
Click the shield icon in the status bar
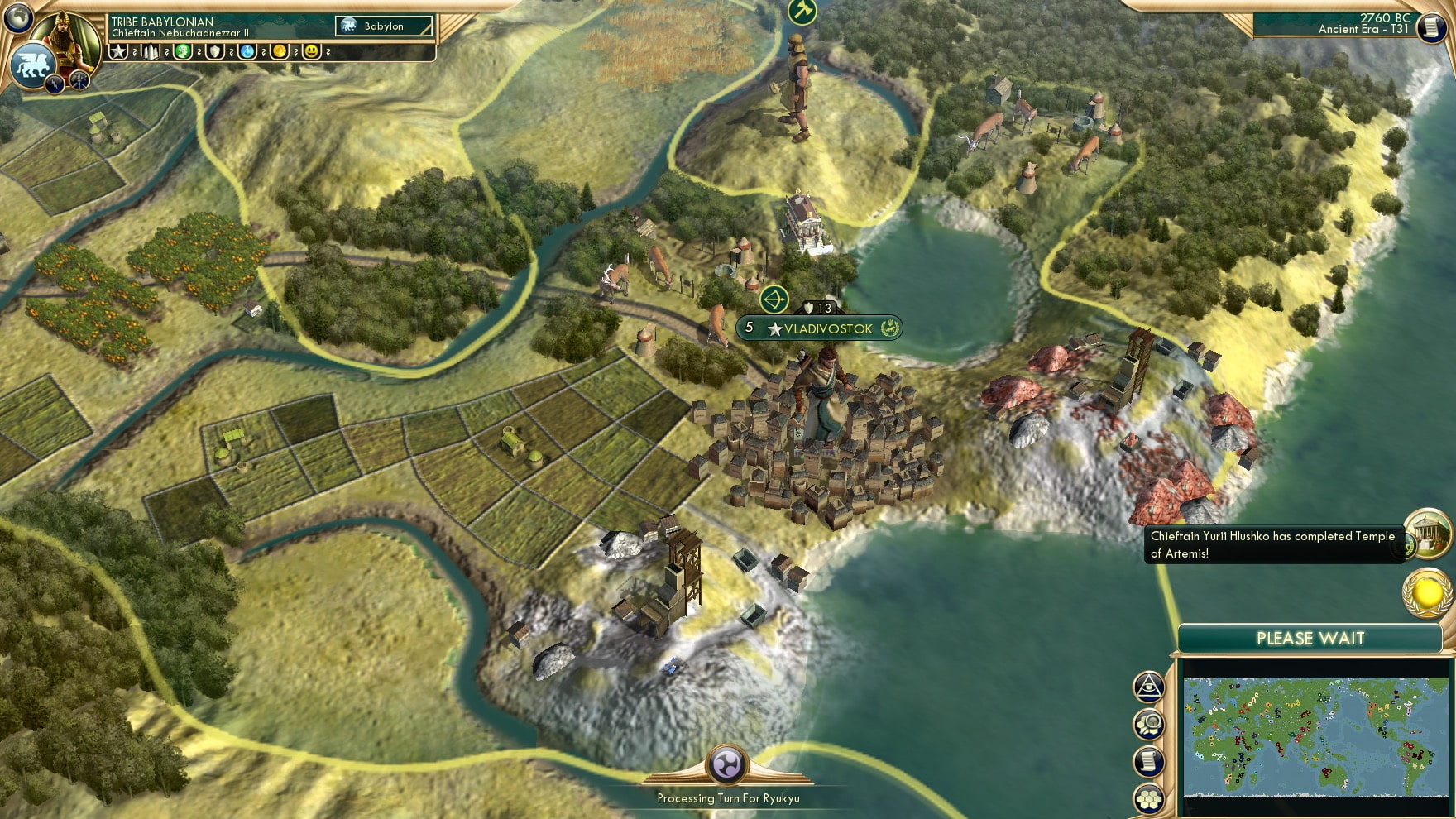214,54
